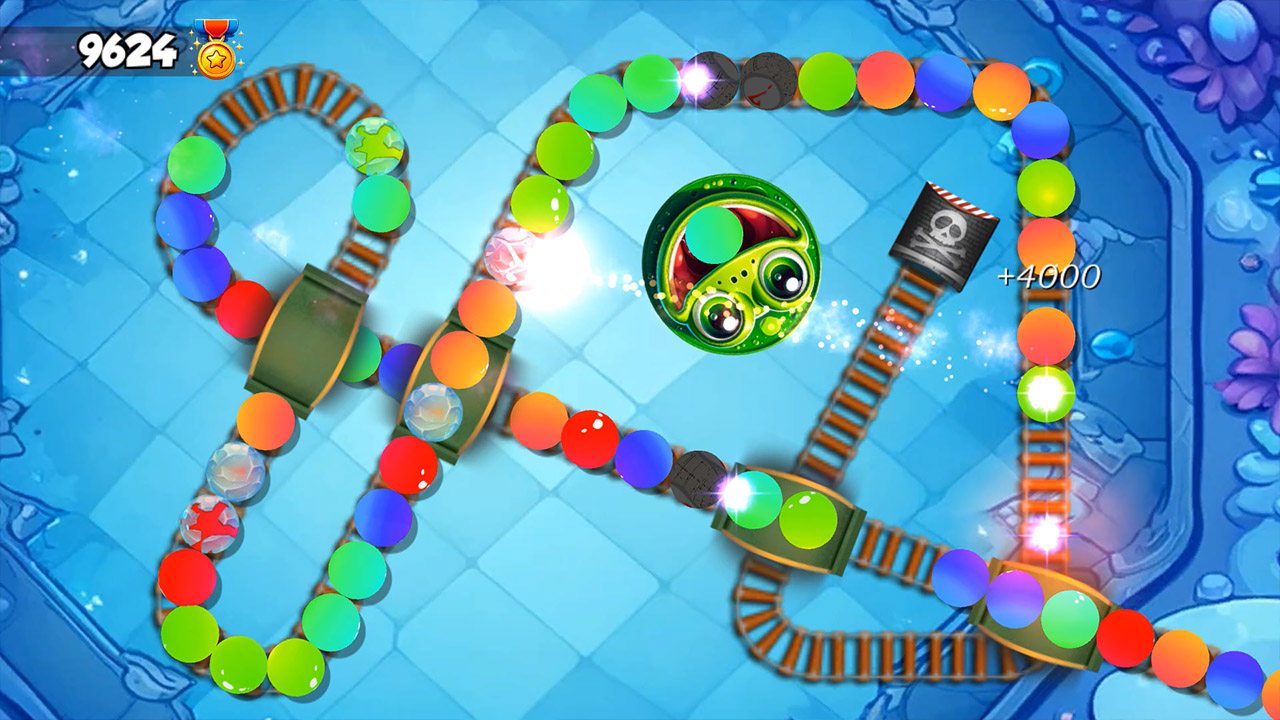
Task: Click the pirate skull flag end marker
Action: pyautogui.click(x=944, y=234)
